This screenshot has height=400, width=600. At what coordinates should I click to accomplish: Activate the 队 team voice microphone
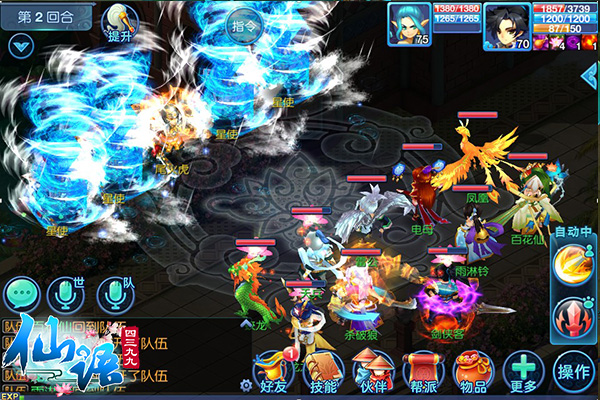point(114,293)
